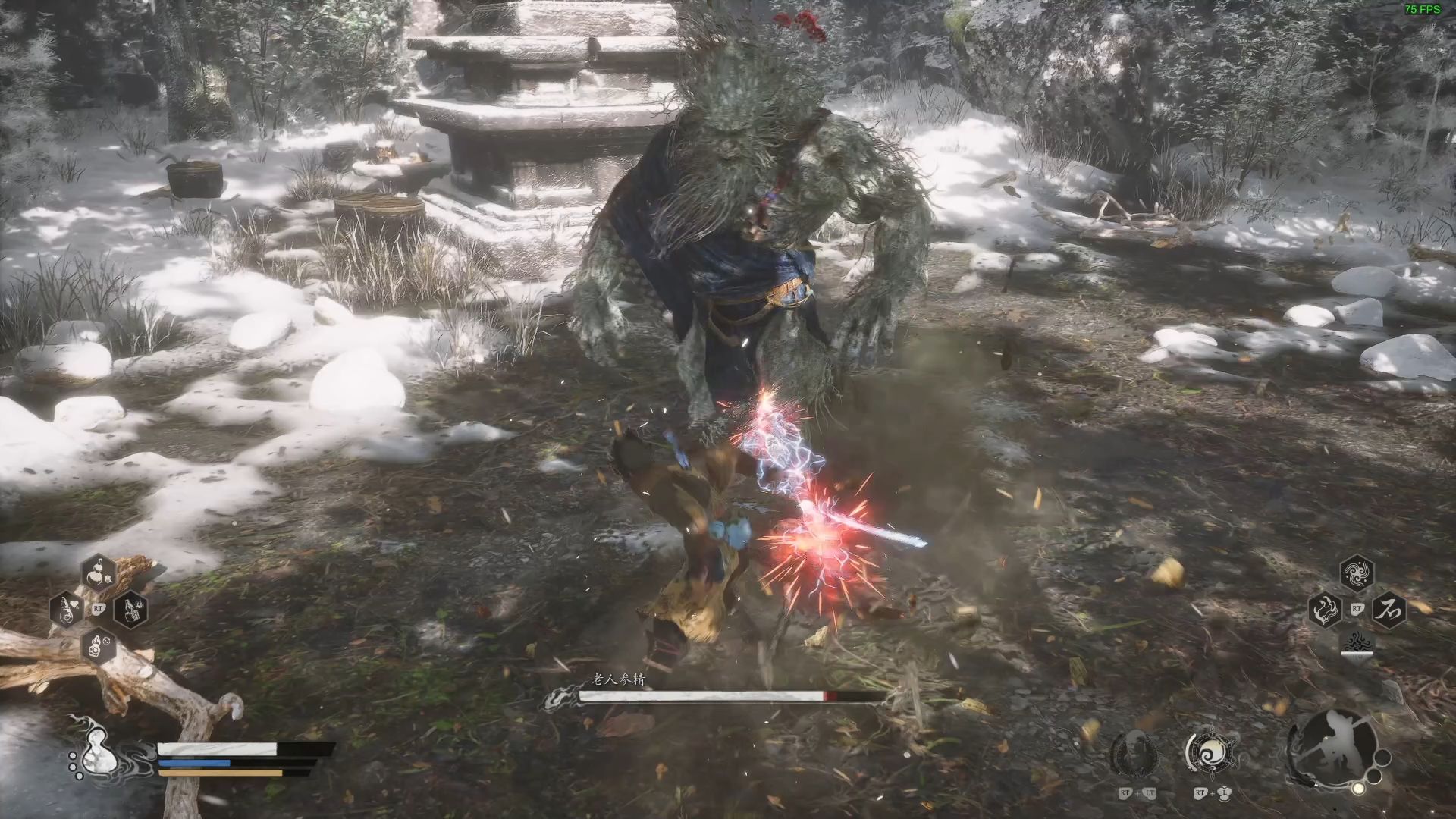Viewport: 1456px width, 819px height.
Task: Activate the spiral vessel ability
Action: pyautogui.click(x=1211, y=754)
